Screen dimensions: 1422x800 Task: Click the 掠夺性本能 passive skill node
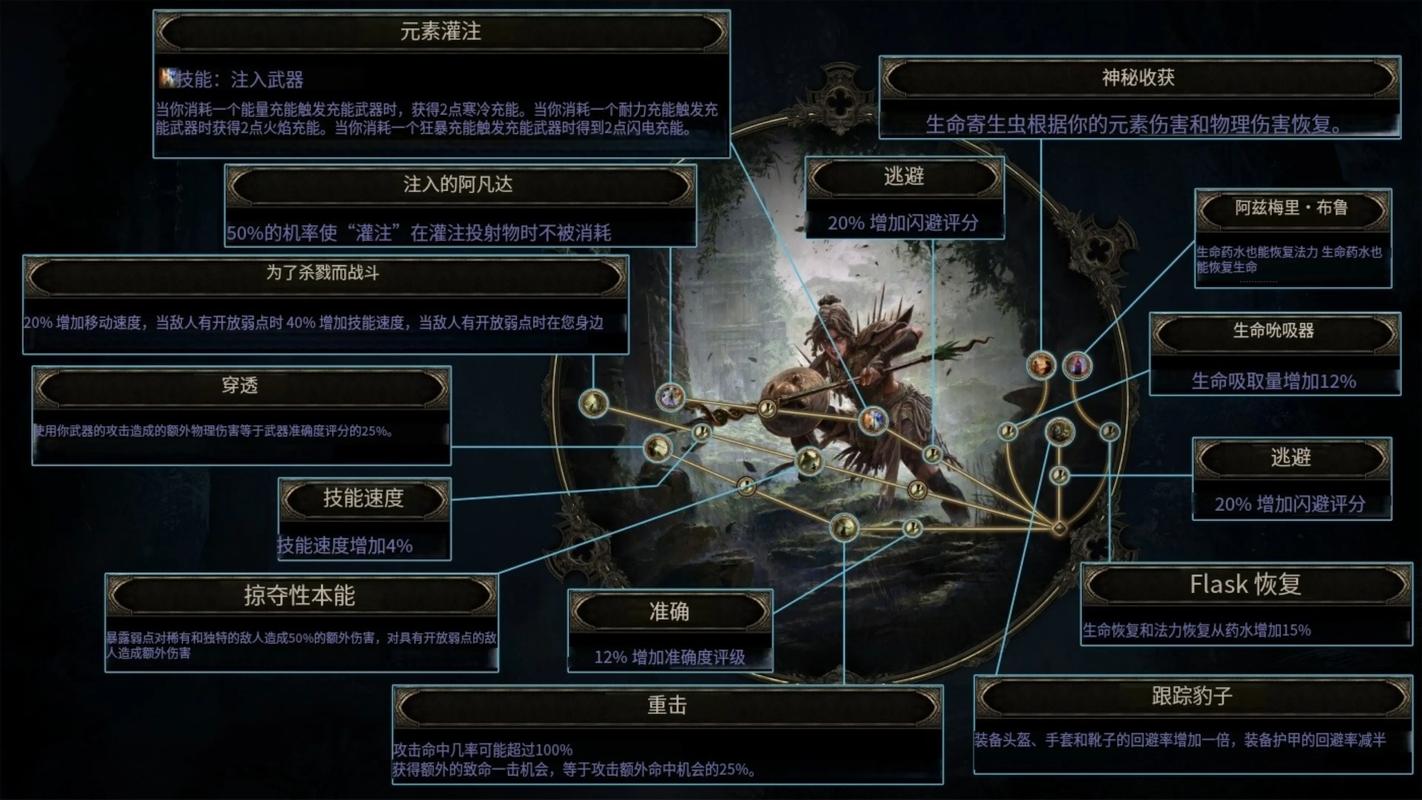coord(746,487)
